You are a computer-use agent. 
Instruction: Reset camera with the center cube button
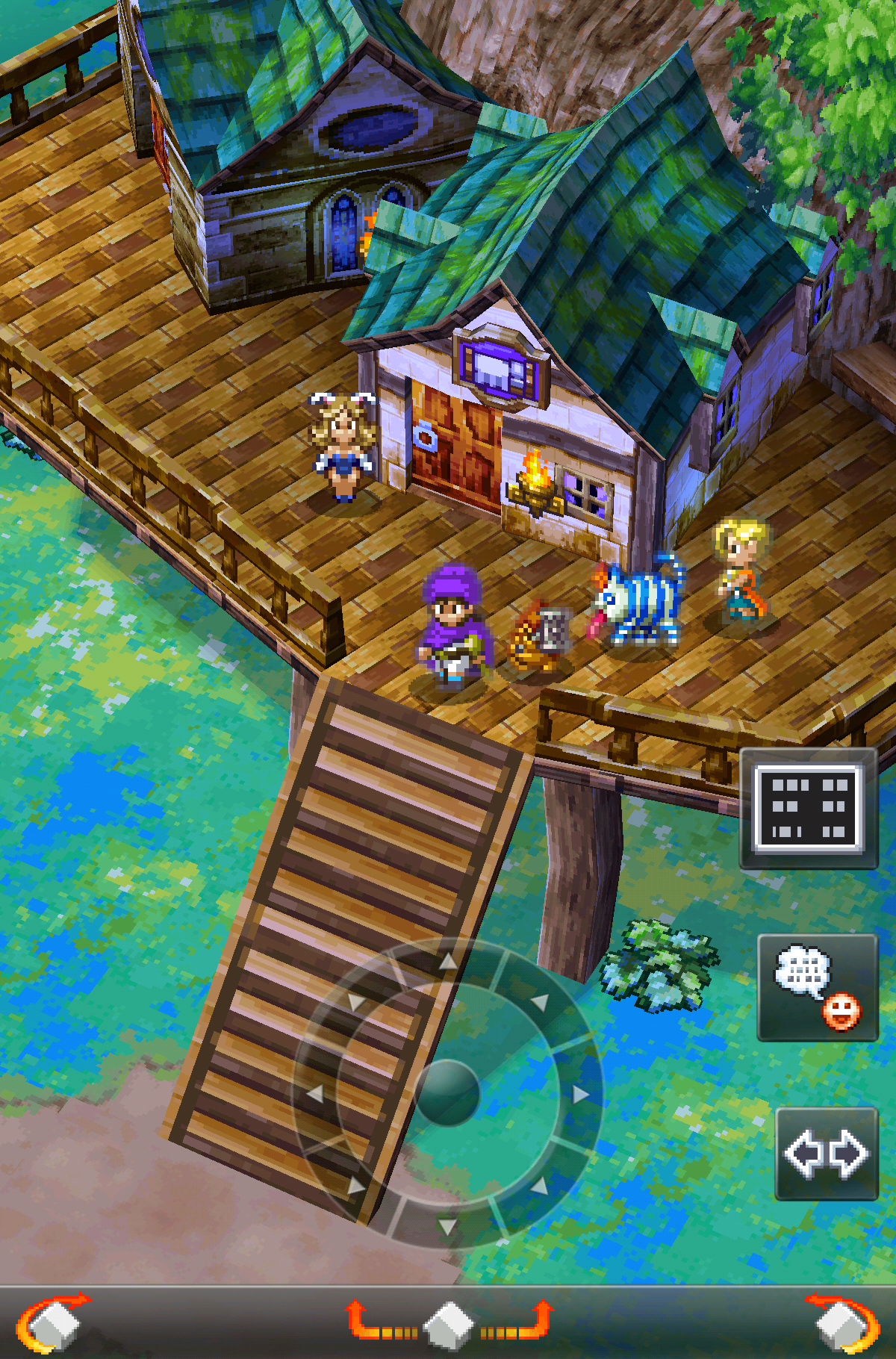tap(448, 1324)
